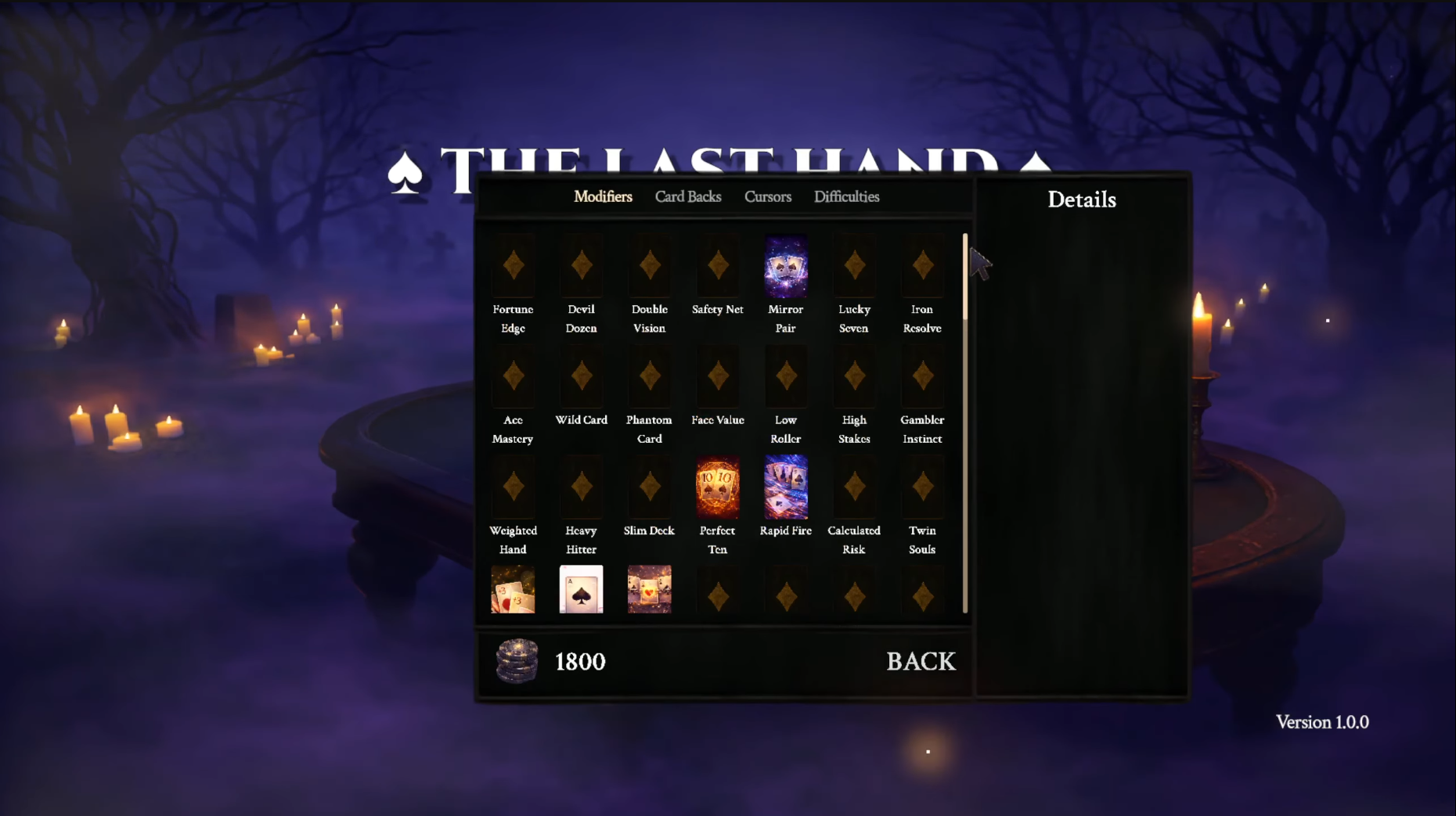The width and height of the screenshot is (1456, 816).
Task: Click the Safety Net modifier
Action: coord(718,268)
